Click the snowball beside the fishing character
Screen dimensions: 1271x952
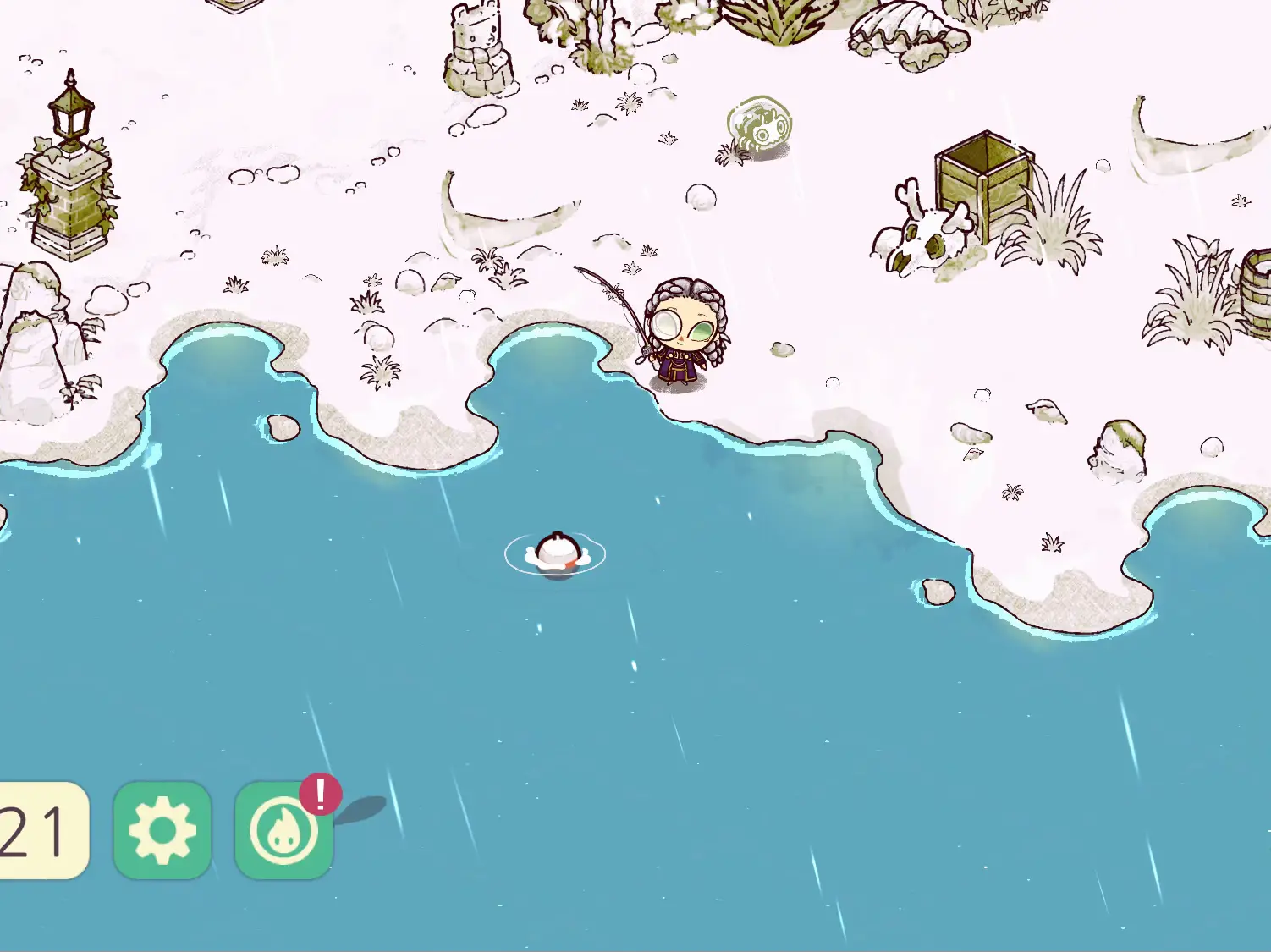pos(783,349)
